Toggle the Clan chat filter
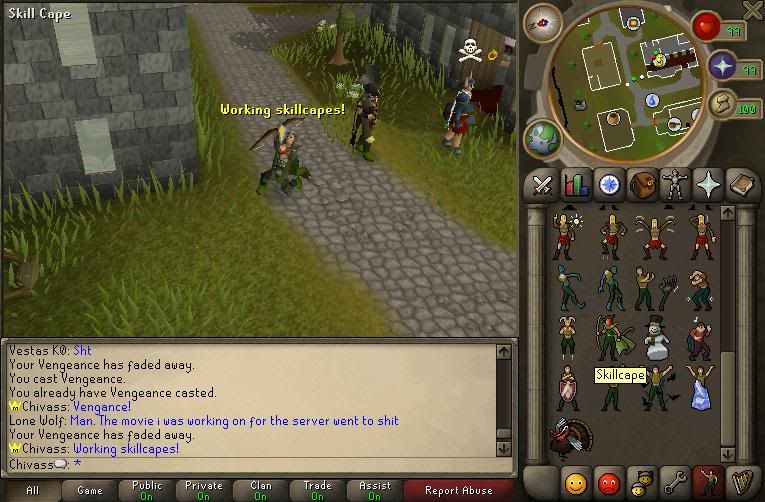765x502 pixels. 261,490
